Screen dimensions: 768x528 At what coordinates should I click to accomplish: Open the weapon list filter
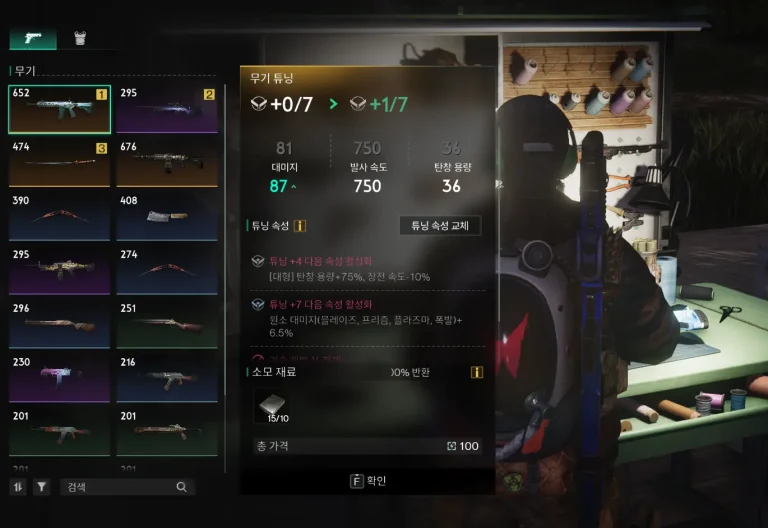tap(41, 487)
